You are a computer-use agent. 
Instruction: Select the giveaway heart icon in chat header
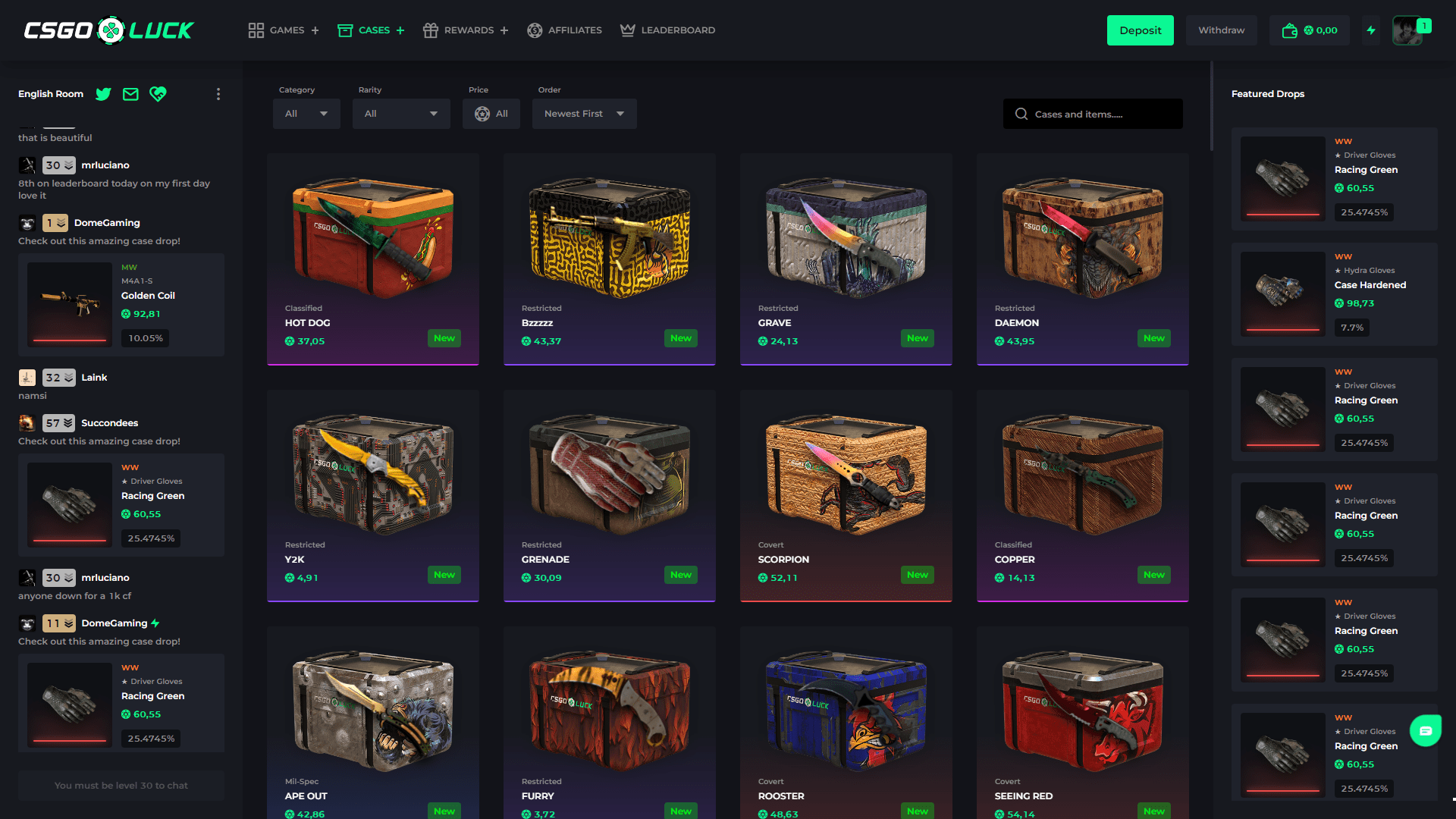pyautogui.click(x=158, y=94)
